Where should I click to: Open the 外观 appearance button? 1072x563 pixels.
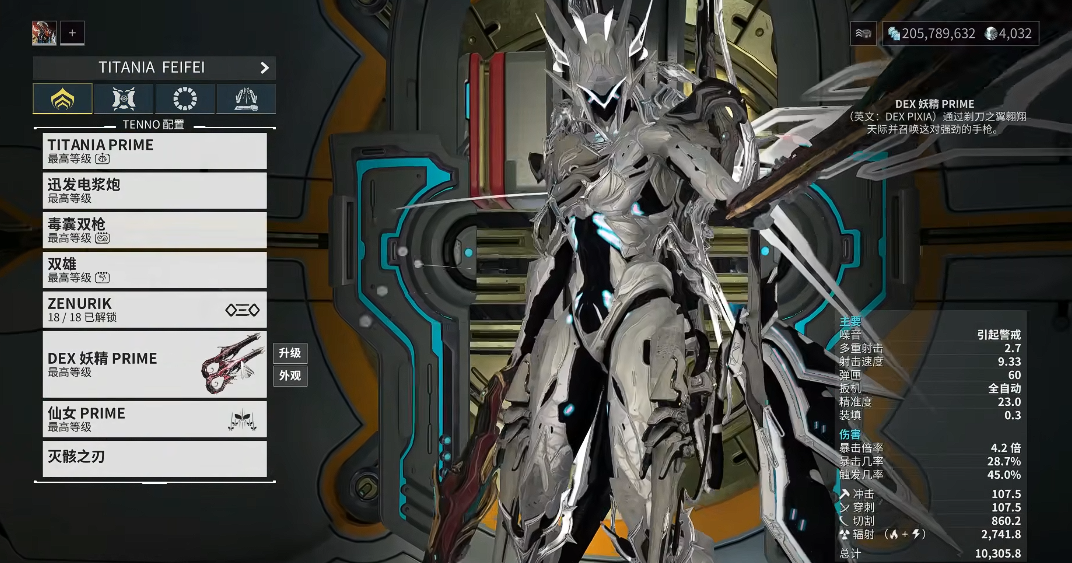coord(290,376)
